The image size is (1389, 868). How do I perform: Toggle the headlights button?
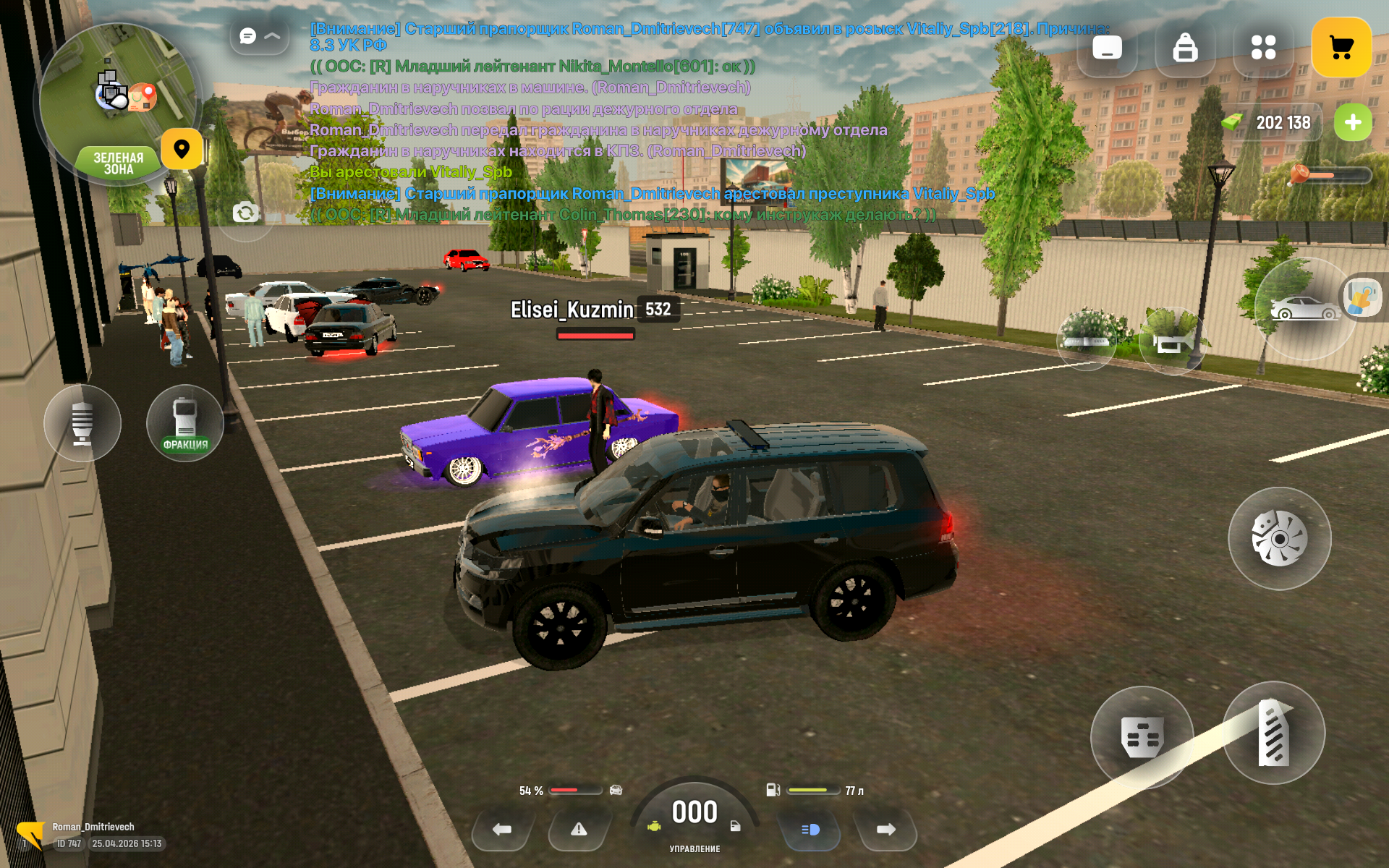click(x=810, y=830)
